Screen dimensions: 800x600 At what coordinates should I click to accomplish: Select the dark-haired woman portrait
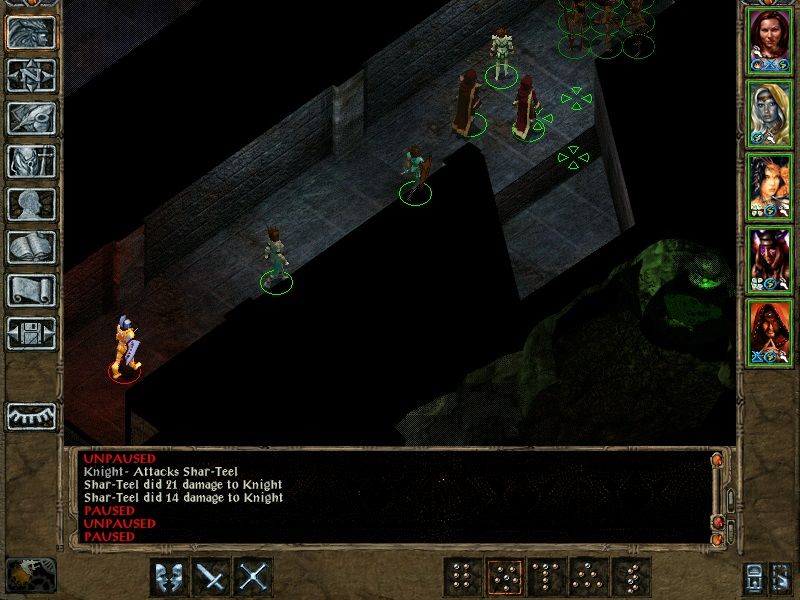(x=770, y=185)
